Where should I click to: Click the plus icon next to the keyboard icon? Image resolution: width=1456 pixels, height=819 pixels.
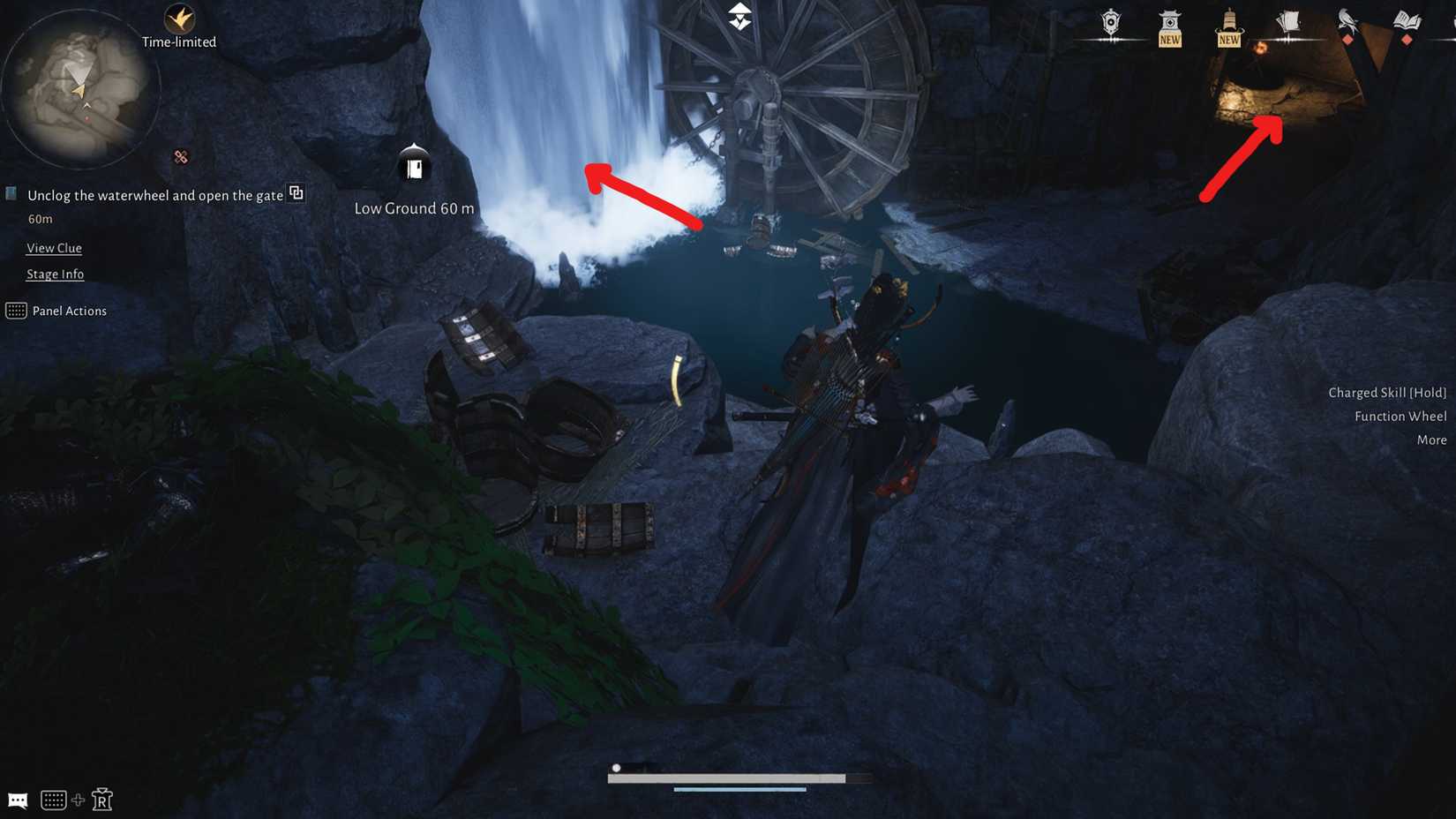coord(79,800)
